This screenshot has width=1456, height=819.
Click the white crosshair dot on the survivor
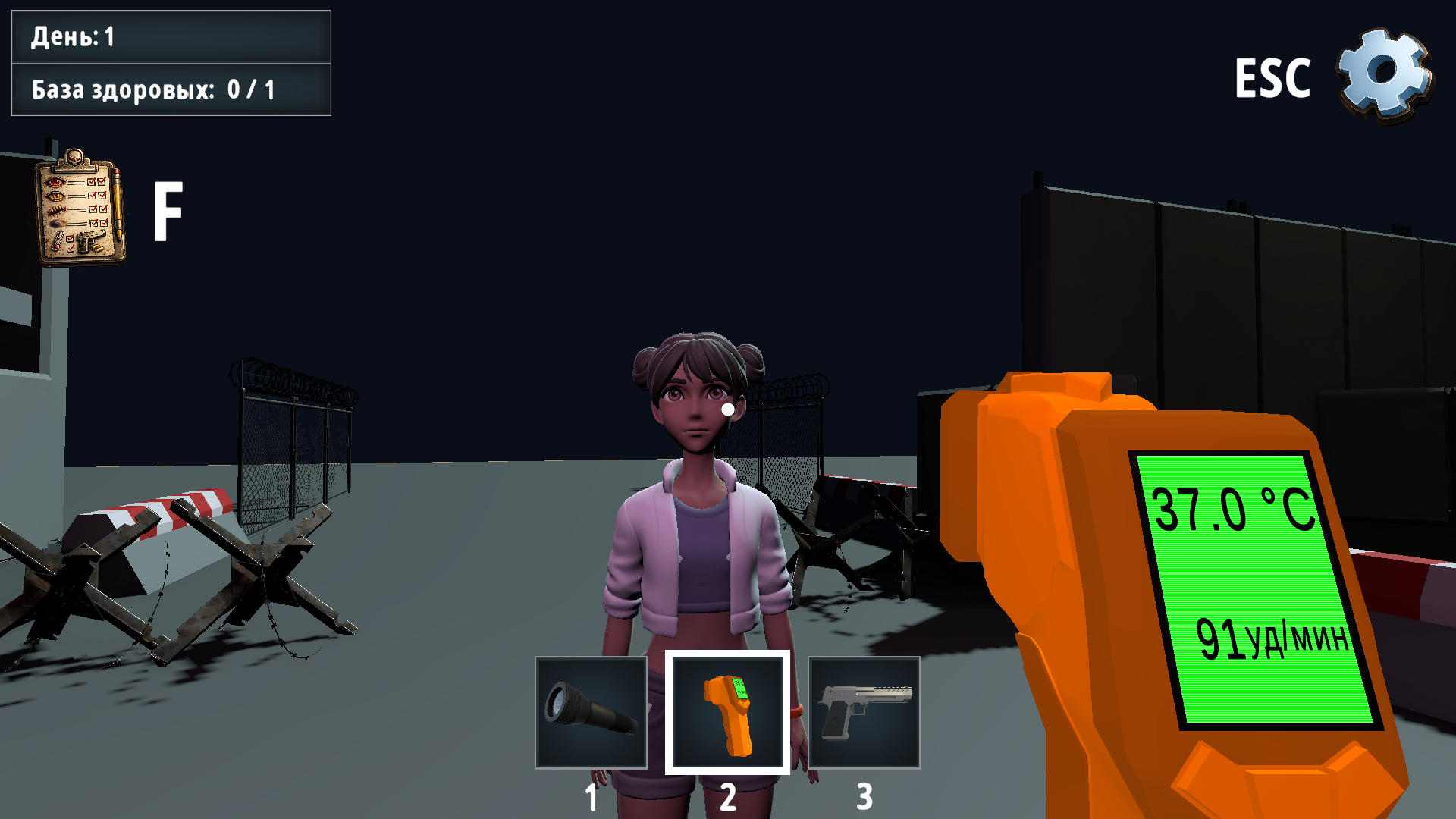726,408
